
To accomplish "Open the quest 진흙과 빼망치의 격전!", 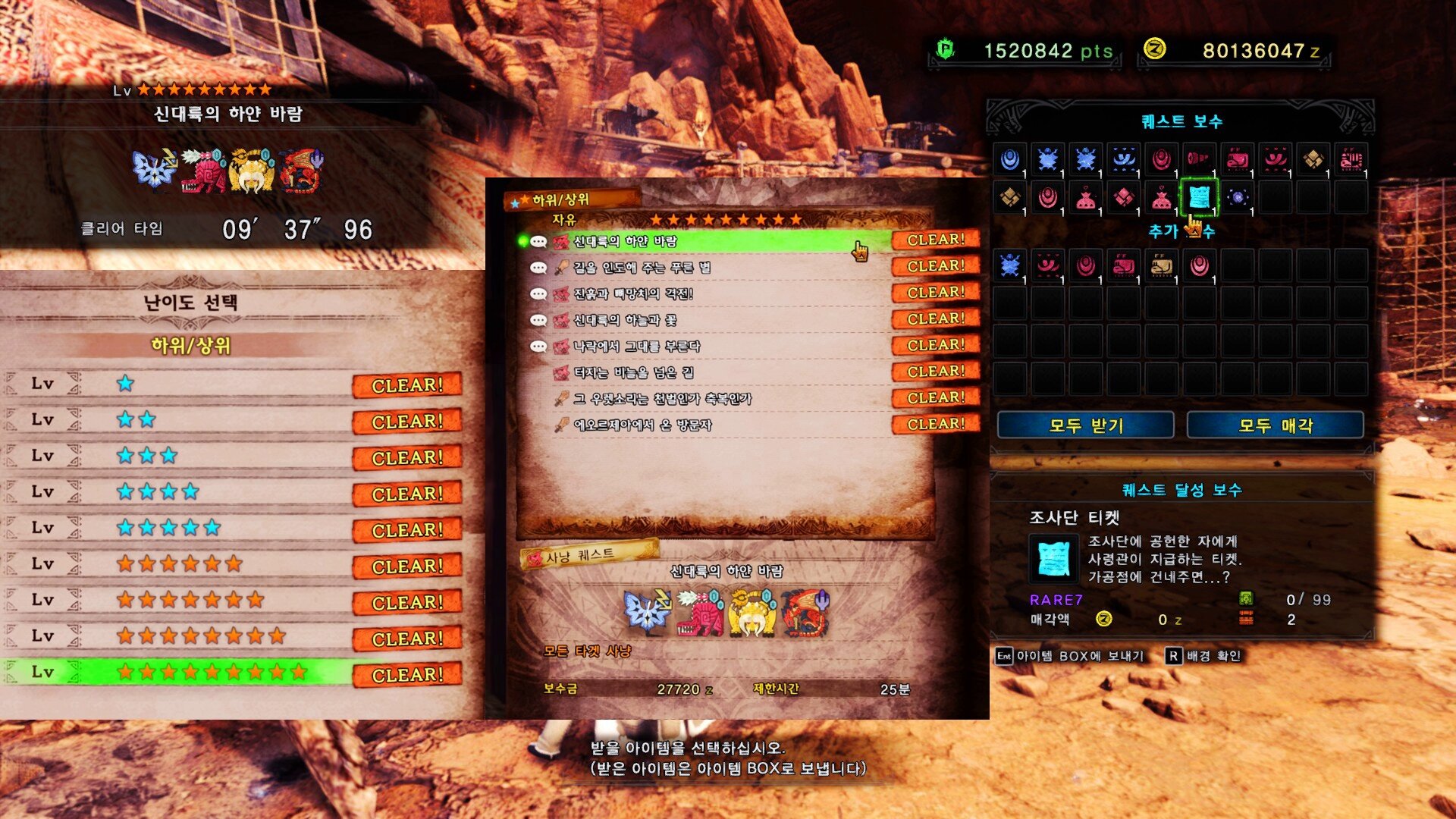I will [633, 294].
